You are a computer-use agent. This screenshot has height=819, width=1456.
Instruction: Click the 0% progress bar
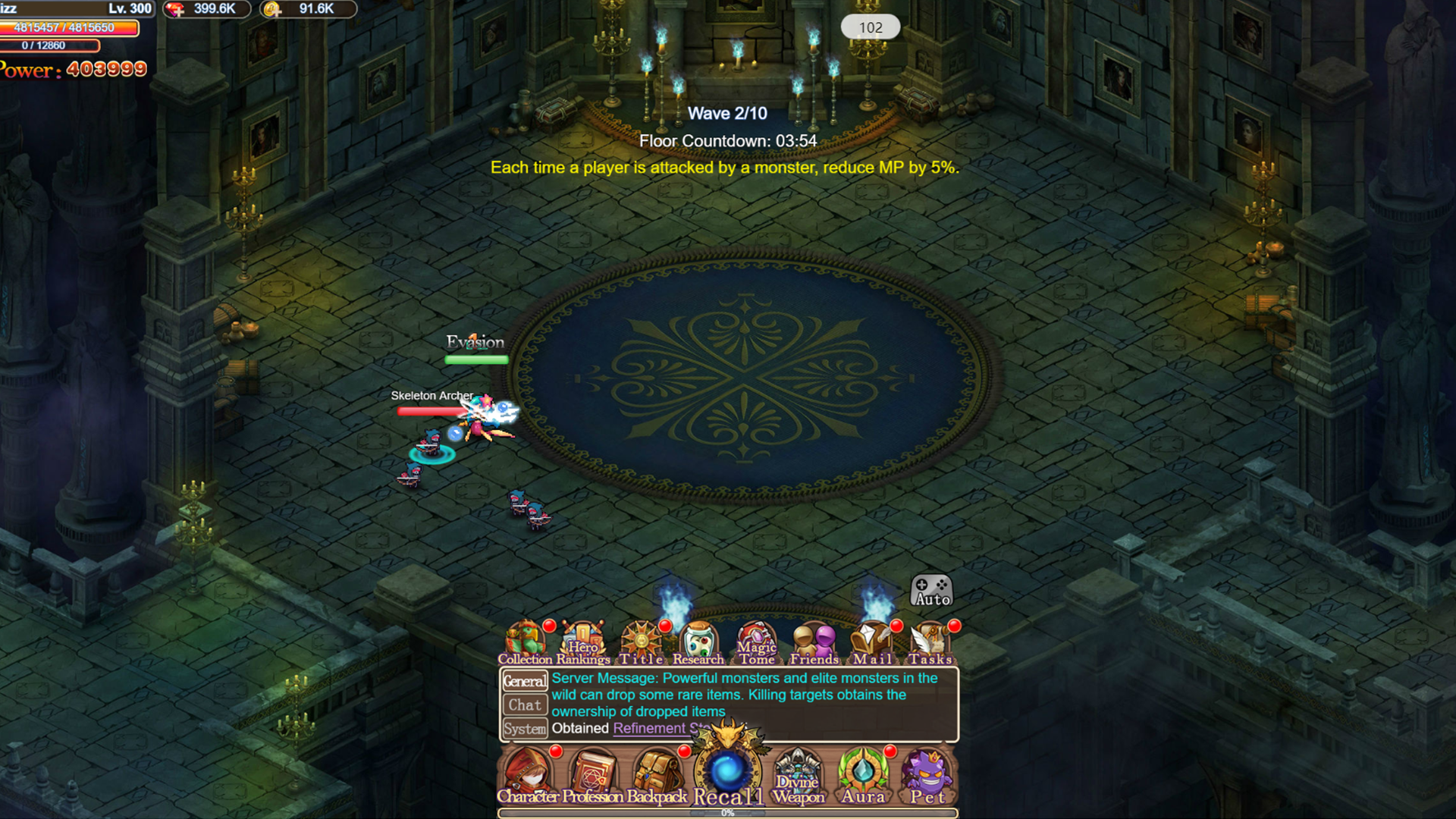(x=726, y=811)
